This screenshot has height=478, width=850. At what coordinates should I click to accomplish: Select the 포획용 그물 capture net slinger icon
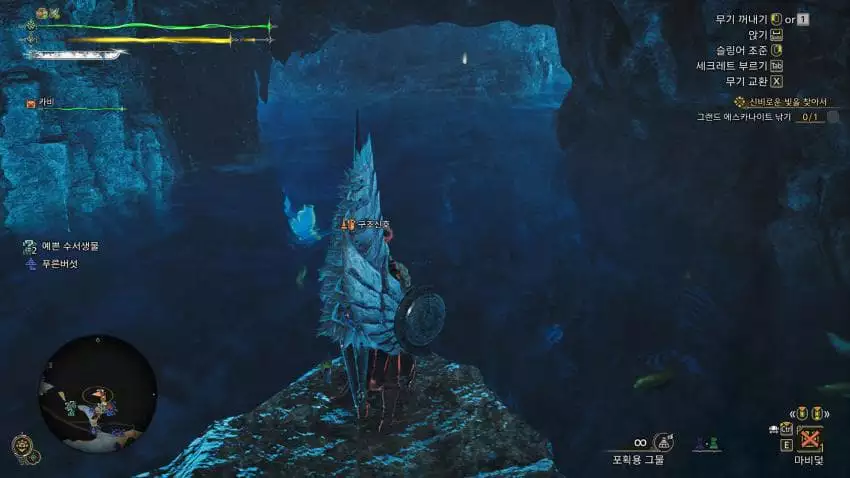coord(662,441)
